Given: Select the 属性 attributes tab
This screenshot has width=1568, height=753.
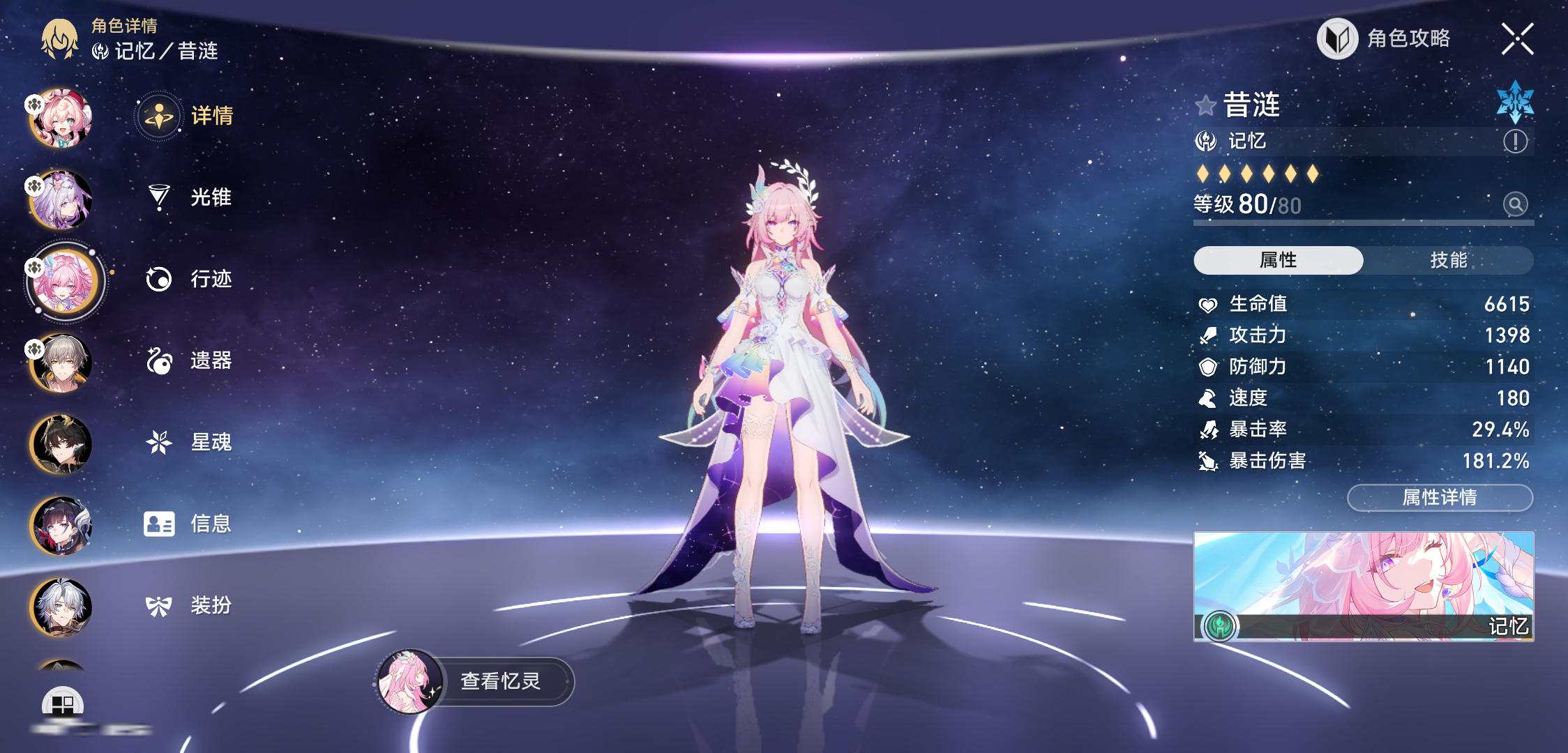Looking at the screenshot, I should coord(1278,260).
